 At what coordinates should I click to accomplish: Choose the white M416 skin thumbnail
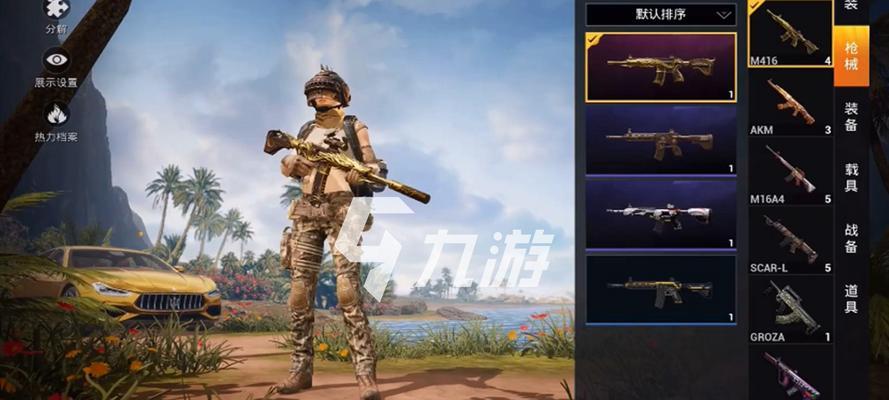pos(661,213)
